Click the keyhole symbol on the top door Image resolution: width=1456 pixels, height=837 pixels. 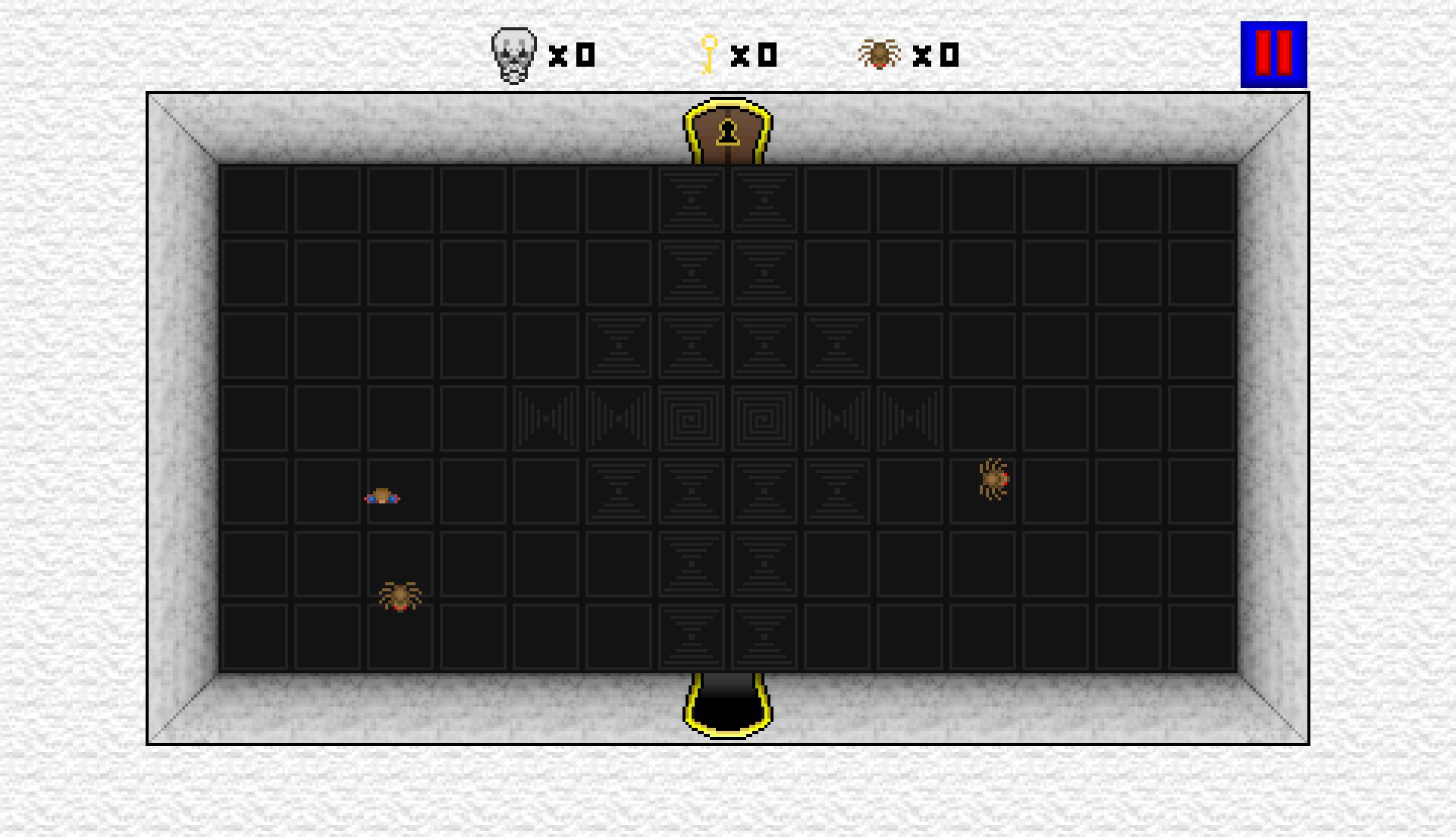tap(728, 132)
